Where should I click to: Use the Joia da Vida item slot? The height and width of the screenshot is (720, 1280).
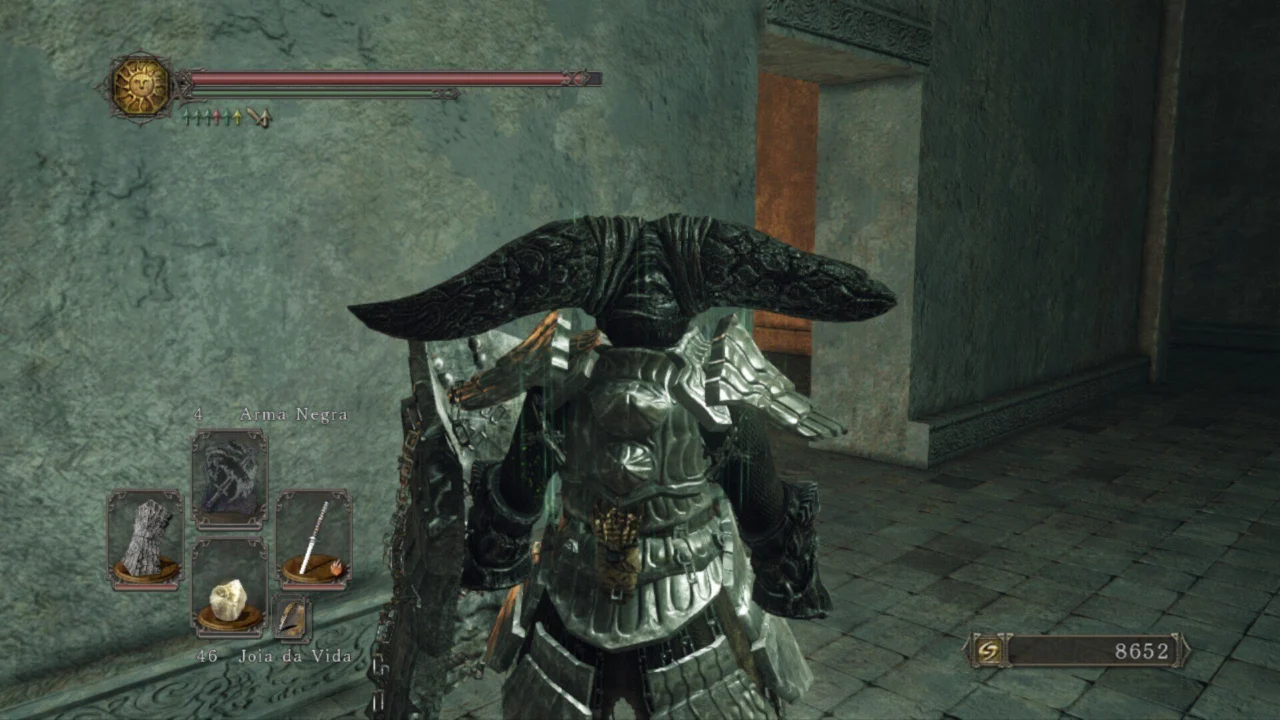229,587
